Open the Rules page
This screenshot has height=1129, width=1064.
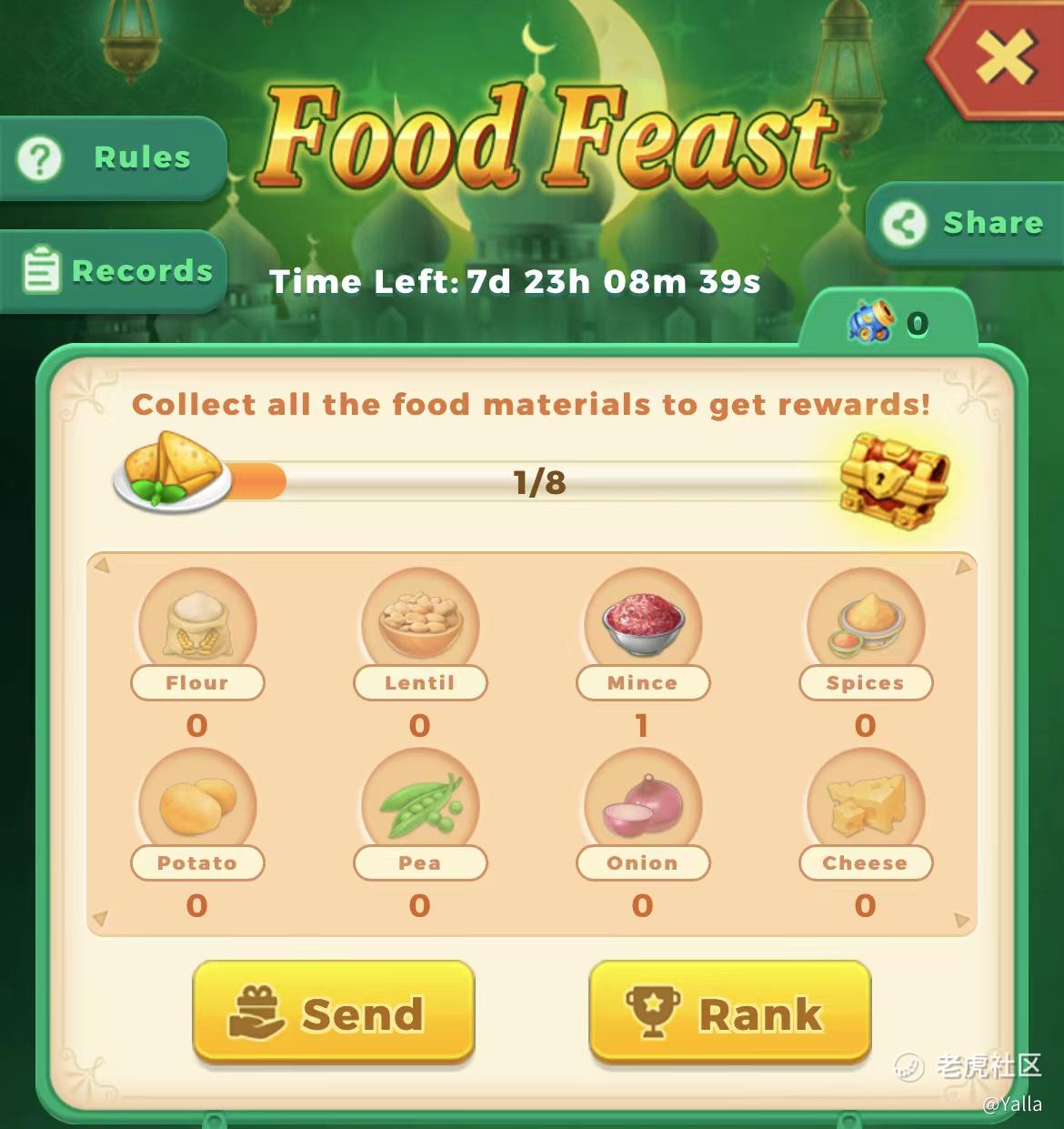[114, 158]
